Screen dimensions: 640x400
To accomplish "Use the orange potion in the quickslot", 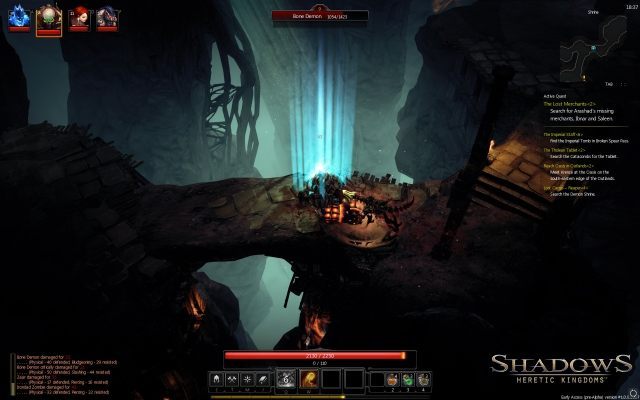I will (393, 379).
